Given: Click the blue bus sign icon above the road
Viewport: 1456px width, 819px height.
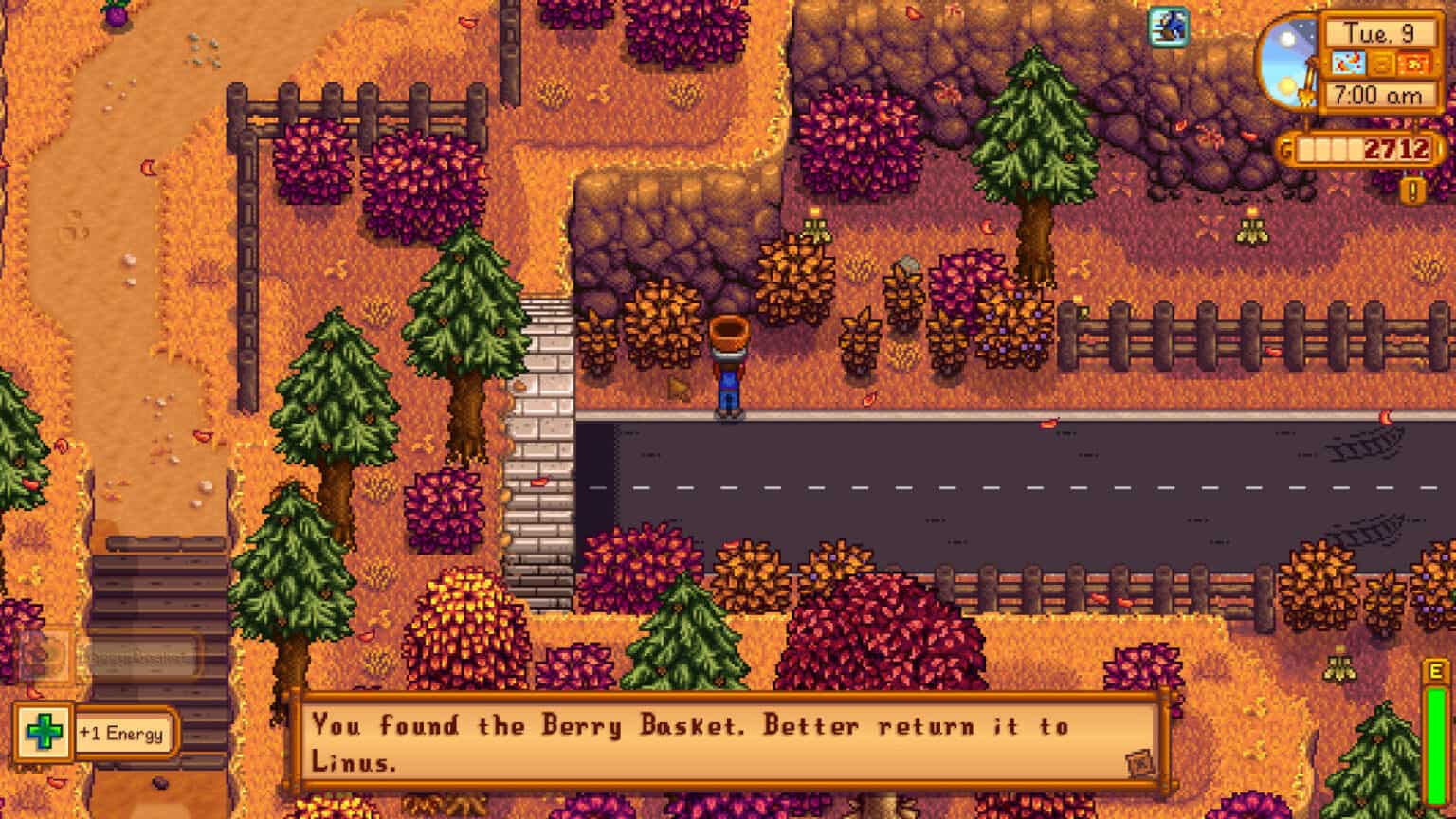Looking at the screenshot, I should coord(1167,28).
